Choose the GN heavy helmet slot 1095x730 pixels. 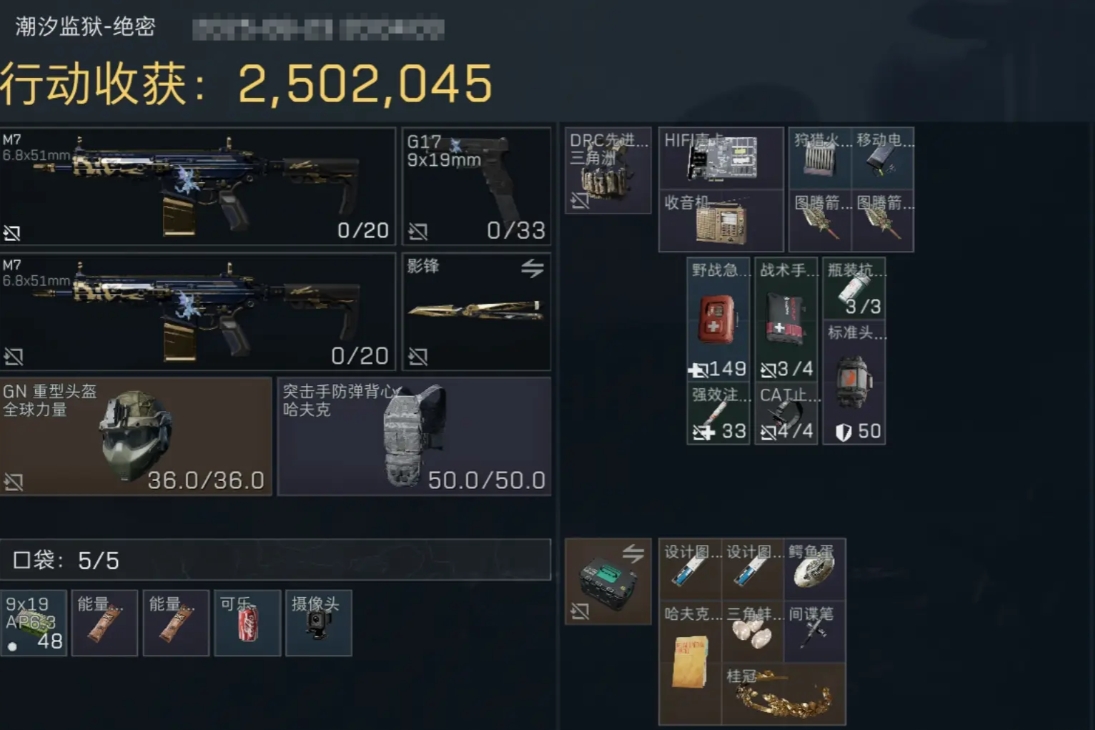tap(135, 435)
